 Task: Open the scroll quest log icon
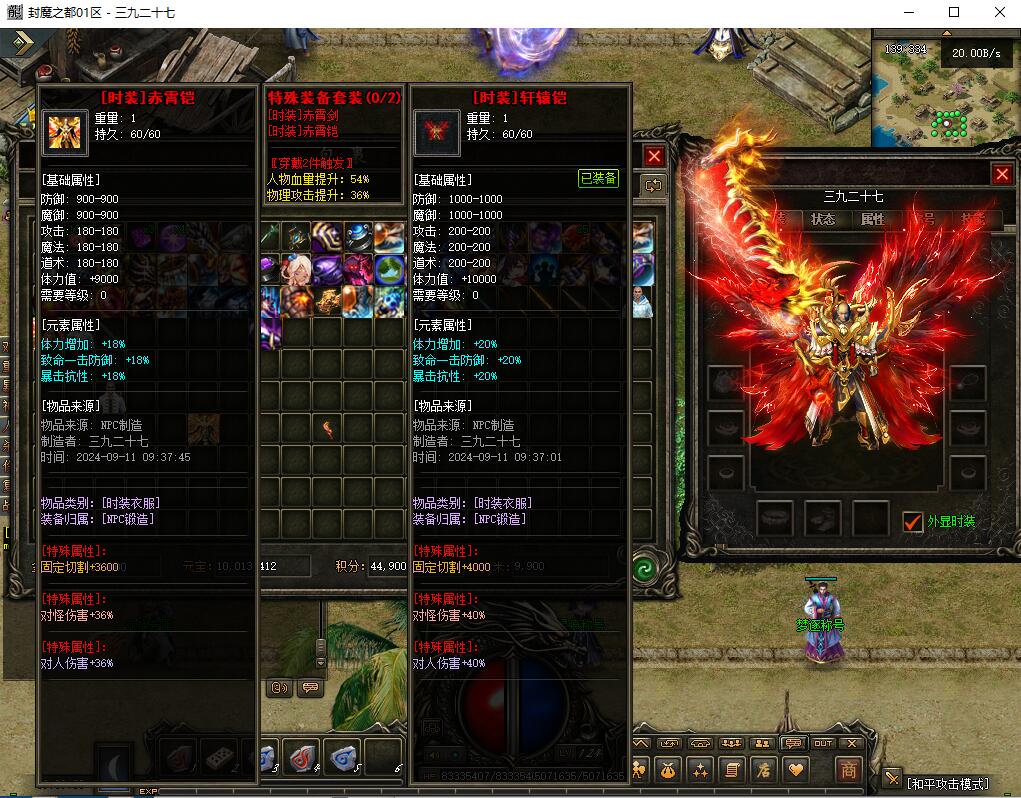pyautogui.click(x=731, y=769)
